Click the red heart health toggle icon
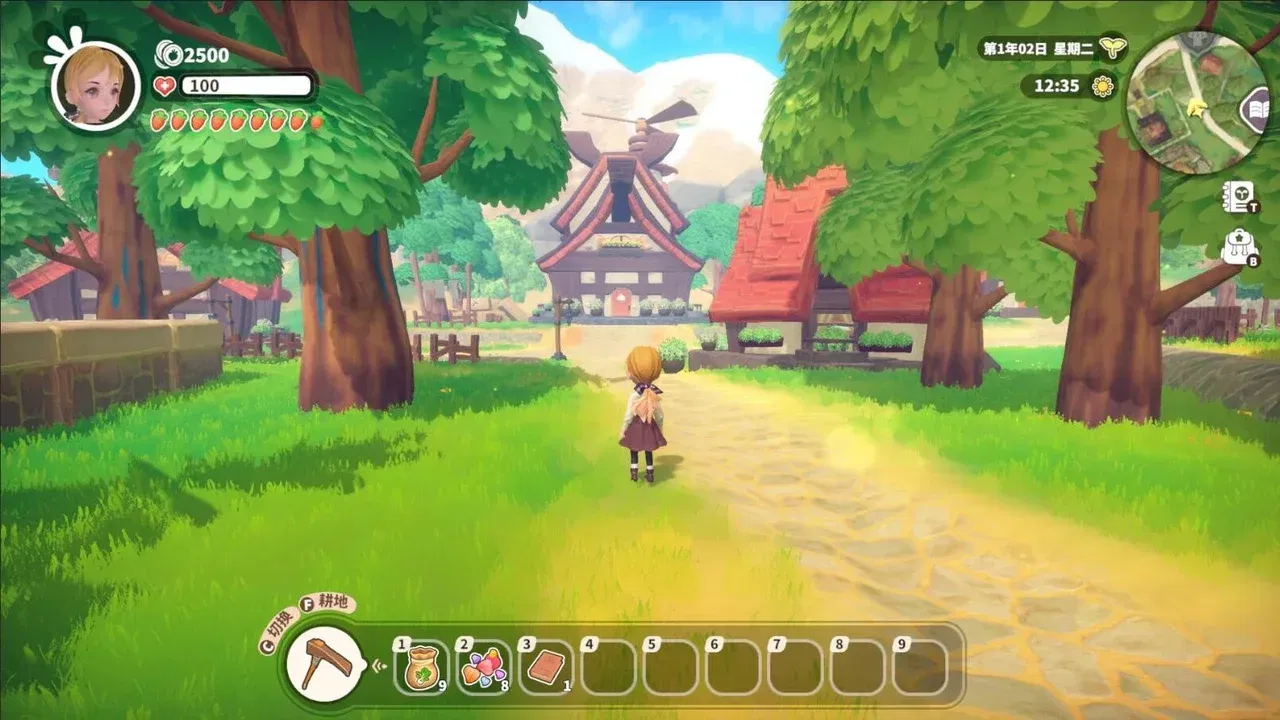 tap(163, 86)
